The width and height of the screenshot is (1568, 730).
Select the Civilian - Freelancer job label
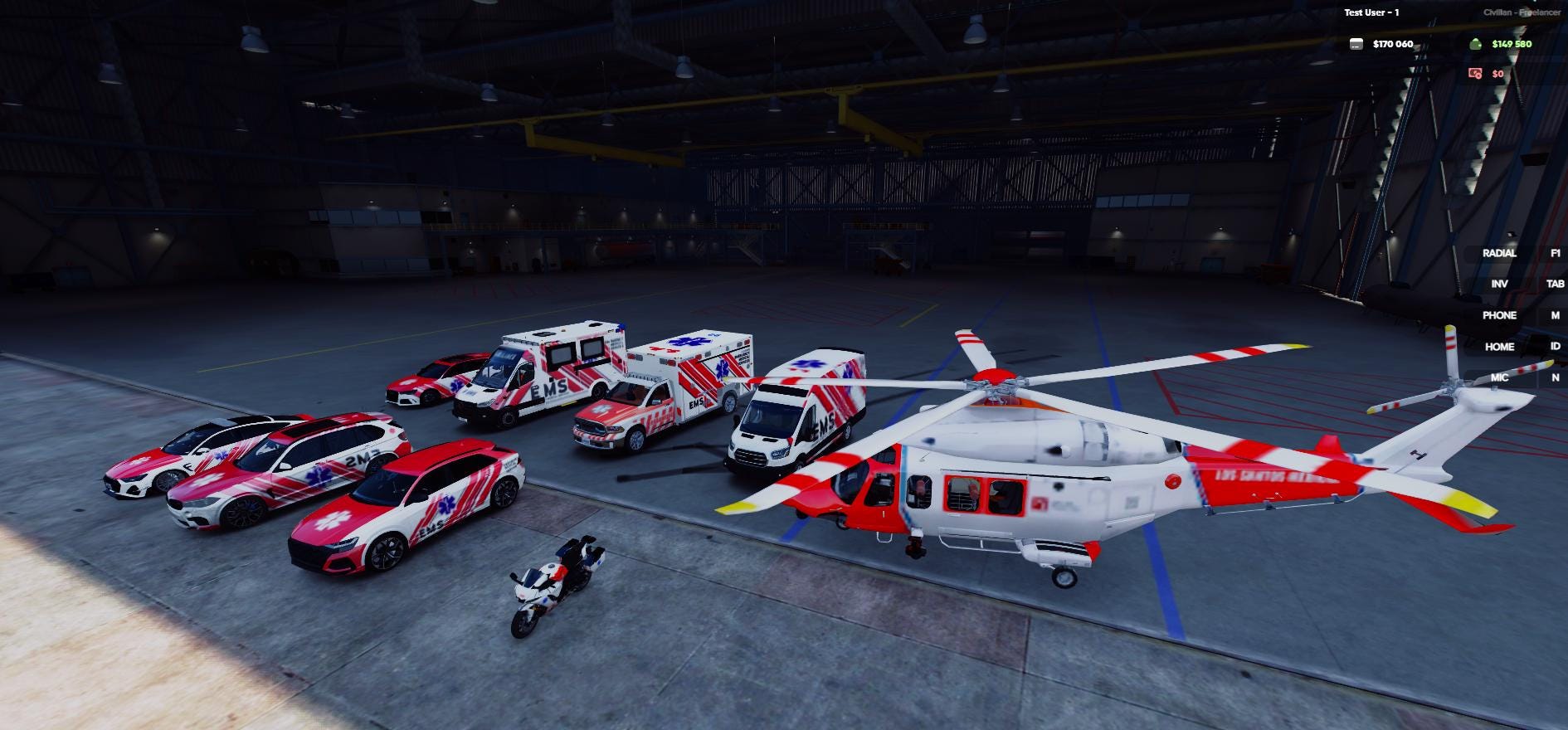[x=1522, y=12]
